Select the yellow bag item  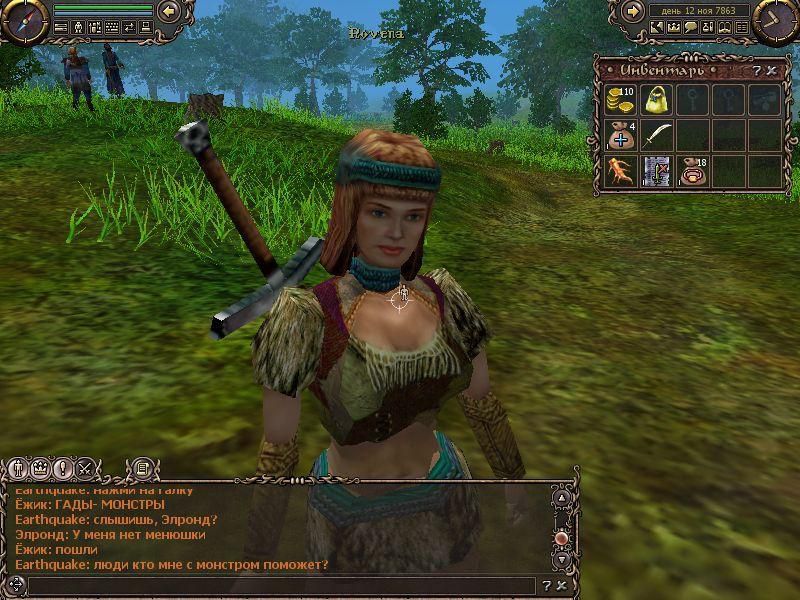tap(656, 100)
